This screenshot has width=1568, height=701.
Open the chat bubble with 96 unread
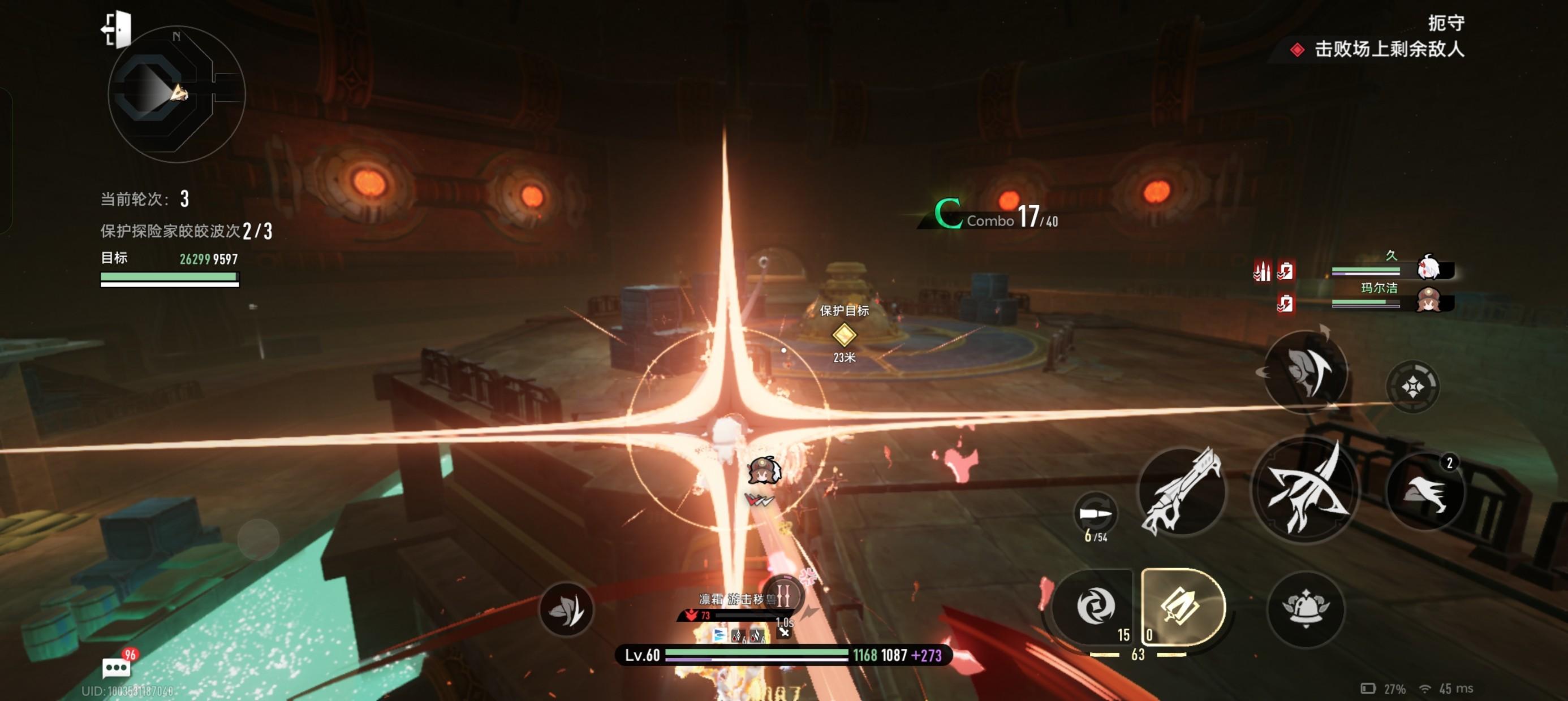(117, 668)
